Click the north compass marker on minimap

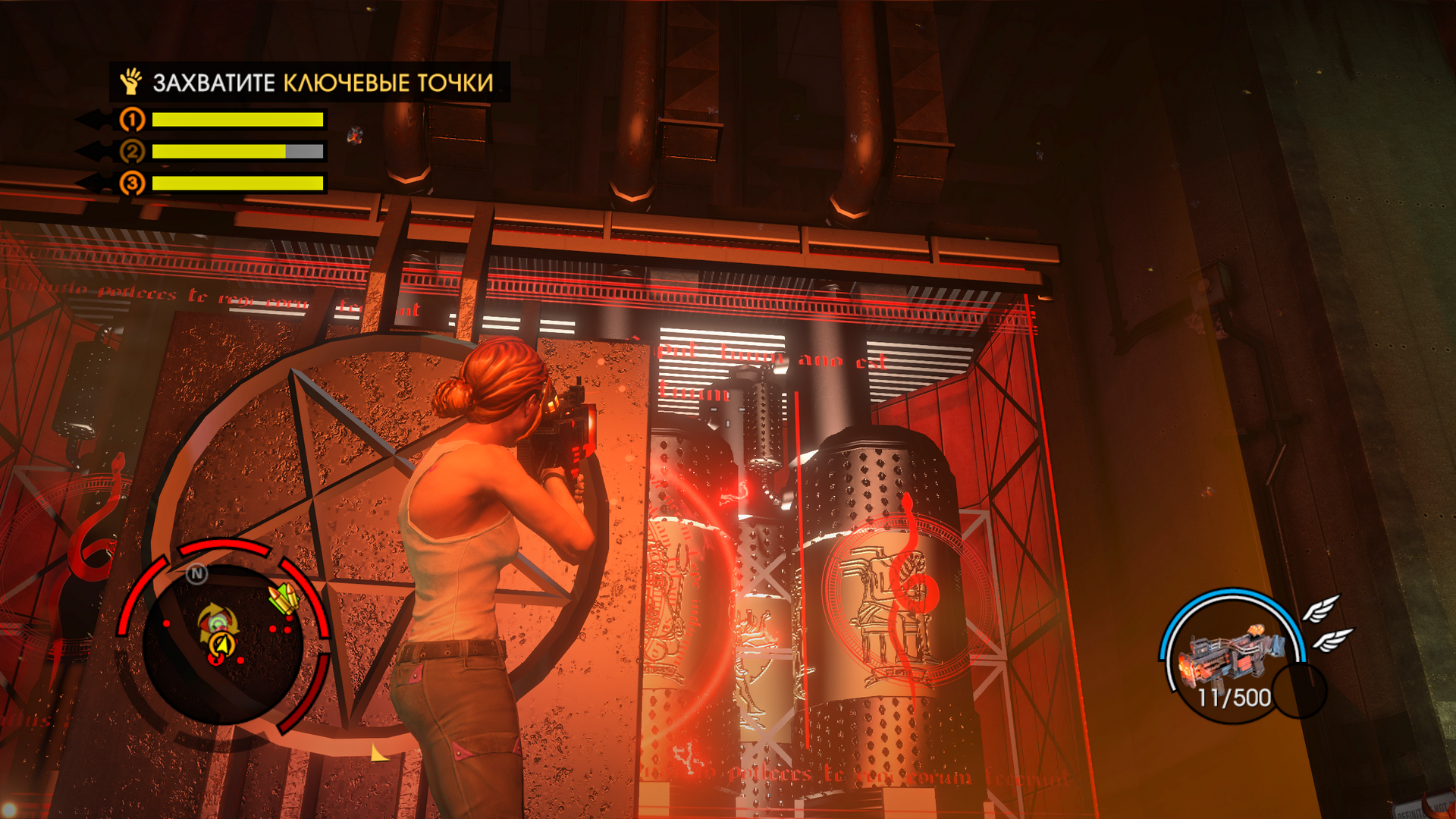point(196,574)
